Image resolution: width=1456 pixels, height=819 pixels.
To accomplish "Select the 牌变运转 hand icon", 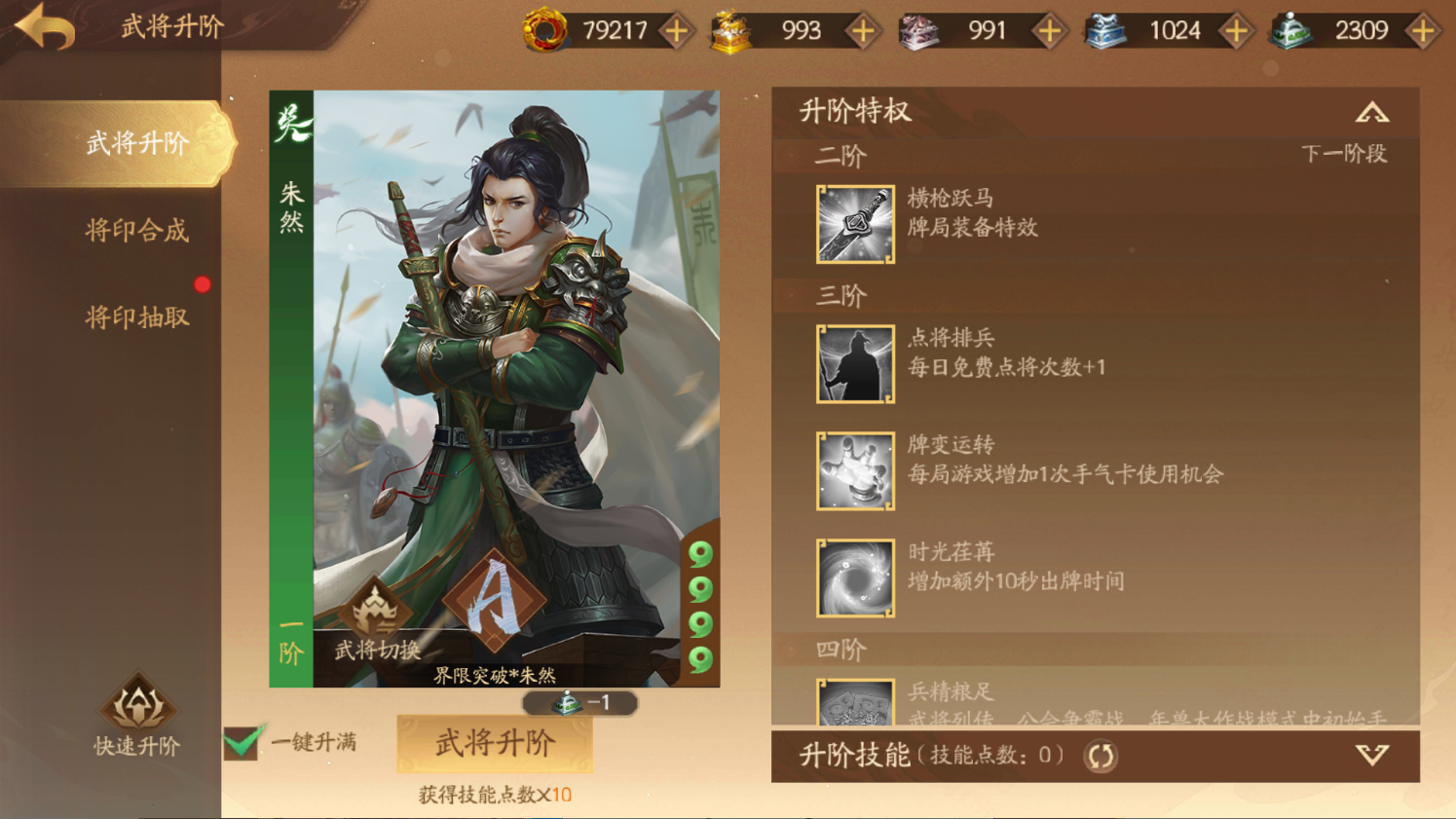I will pos(855,471).
